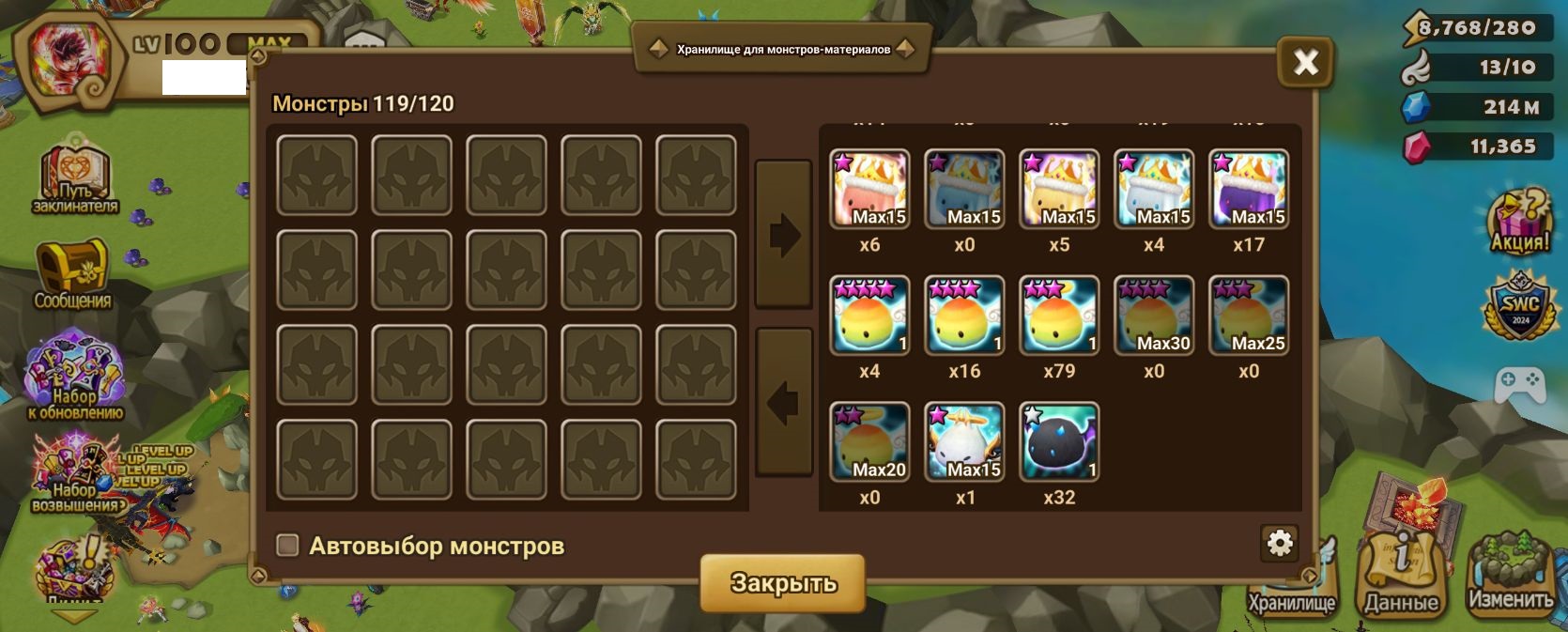Select the black devilmon with x32
Viewport: 1568px width, 632px height.
1059,441
